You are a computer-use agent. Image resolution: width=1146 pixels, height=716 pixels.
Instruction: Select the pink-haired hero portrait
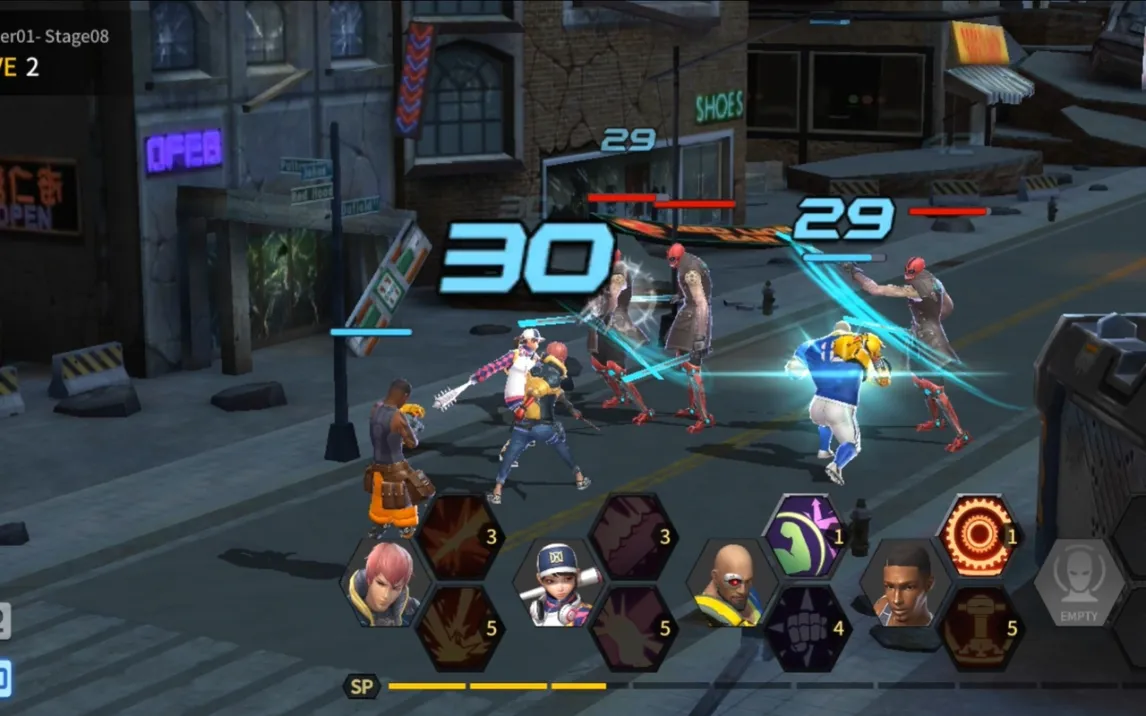coord(385,582)
